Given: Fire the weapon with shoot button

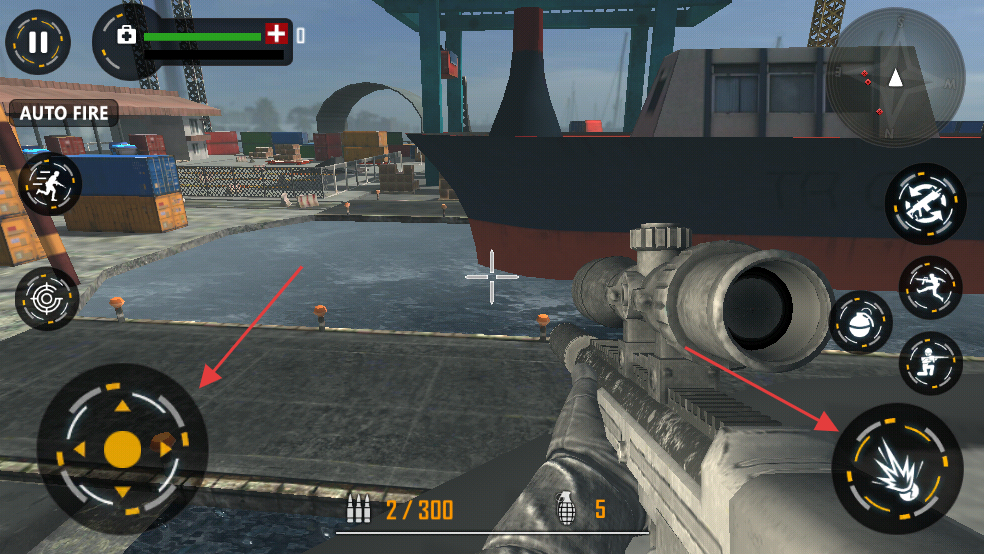Looking at the screenshot, I should [897, 468].
